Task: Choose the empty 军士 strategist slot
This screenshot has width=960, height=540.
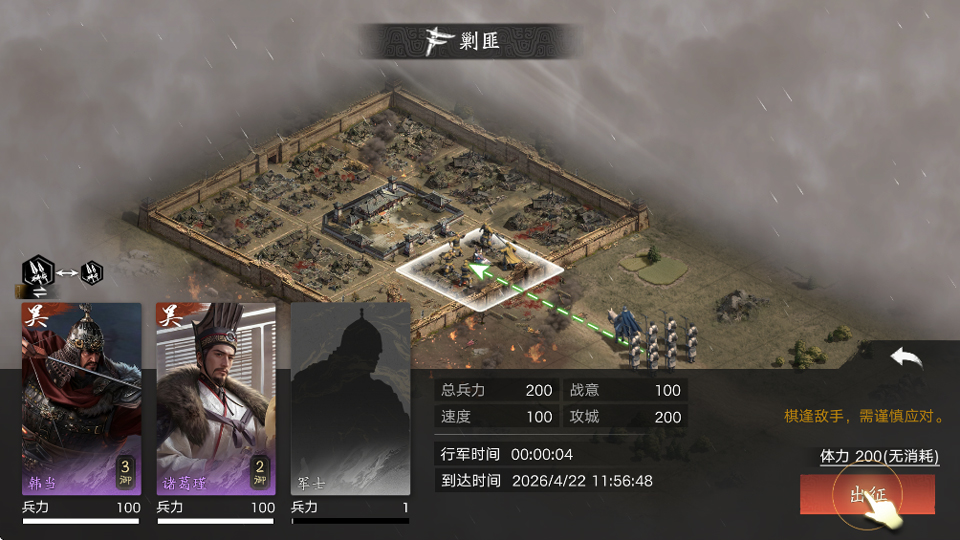Action: 350,398
